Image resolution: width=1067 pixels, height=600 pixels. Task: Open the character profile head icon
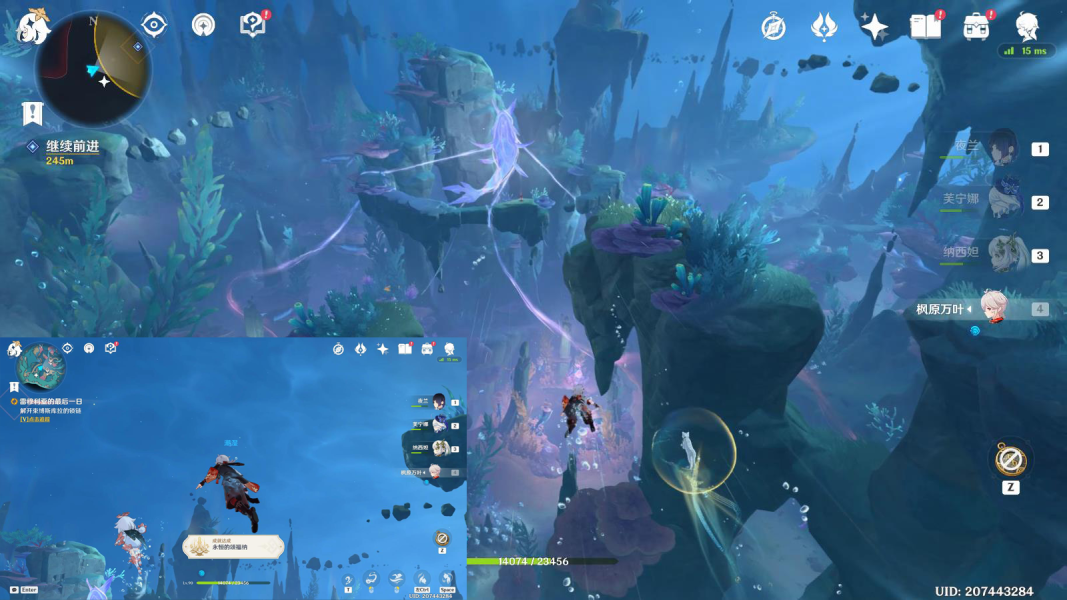1027,26
